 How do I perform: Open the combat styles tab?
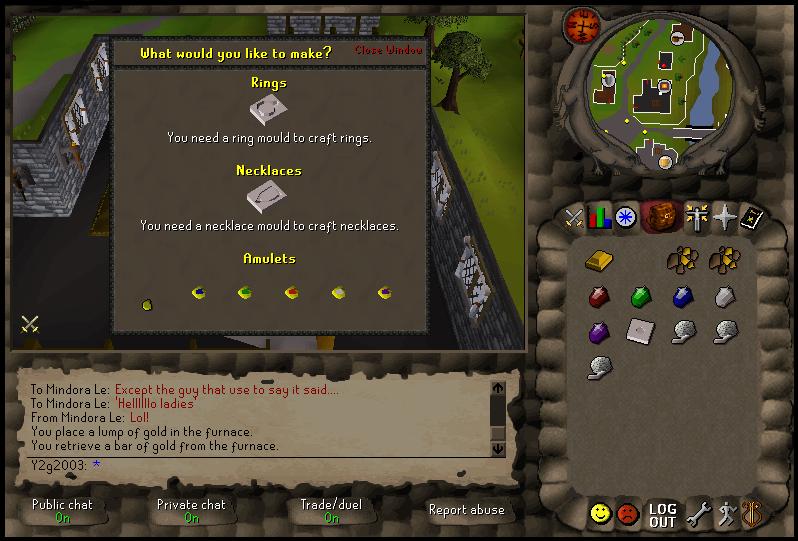(573, 217)
